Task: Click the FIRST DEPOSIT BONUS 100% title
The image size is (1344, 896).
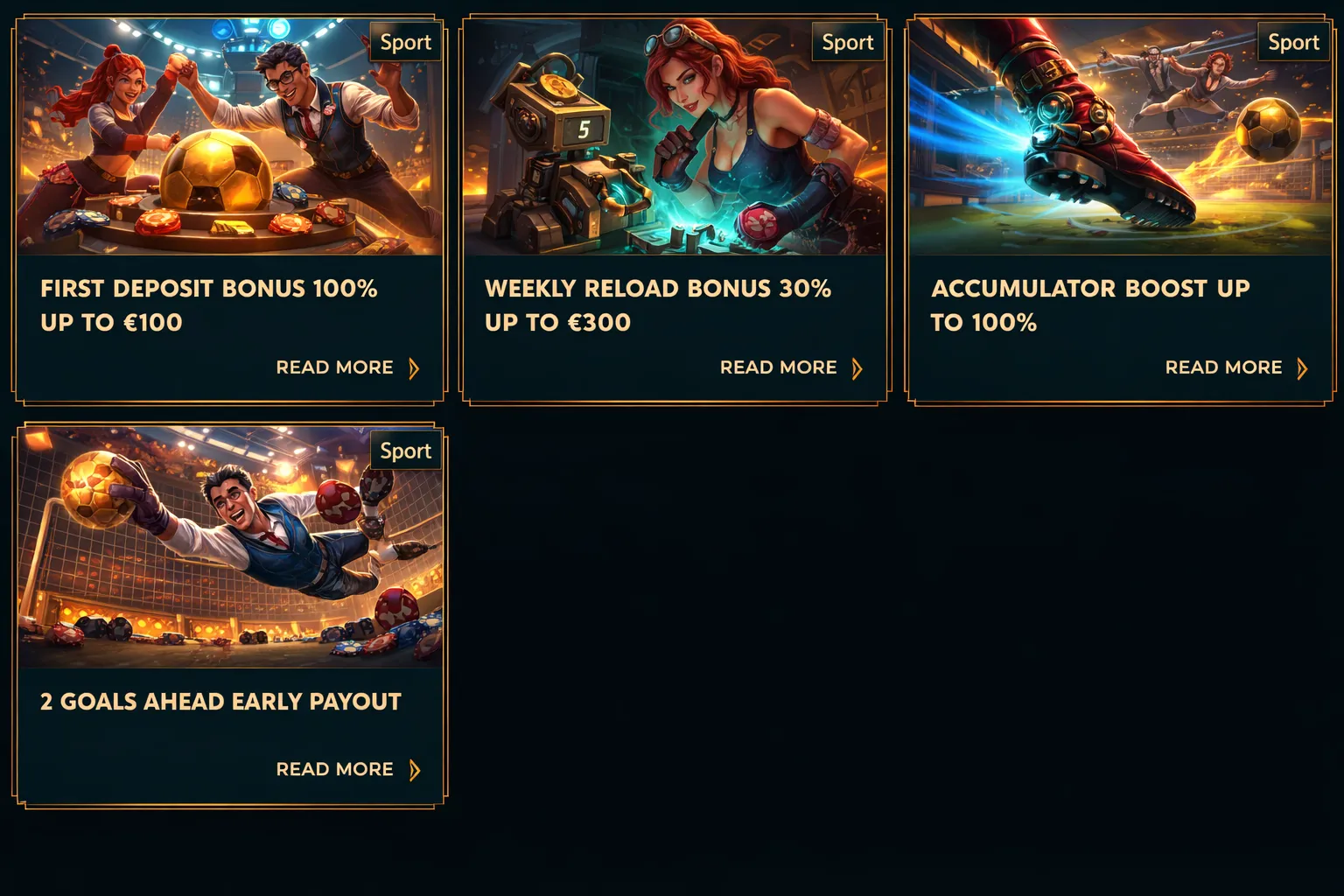Action: pos(207,305)
